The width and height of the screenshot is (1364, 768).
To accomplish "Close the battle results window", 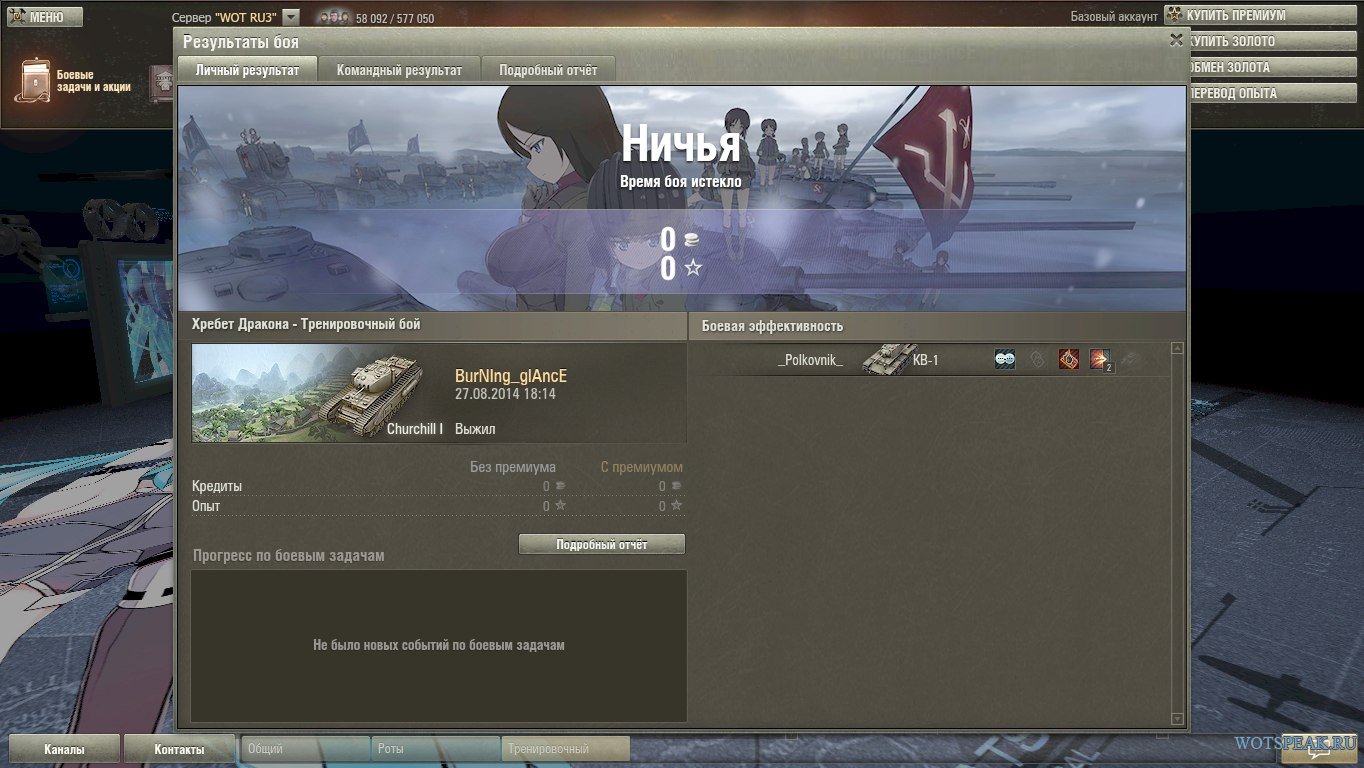I will coord(1176,40).
